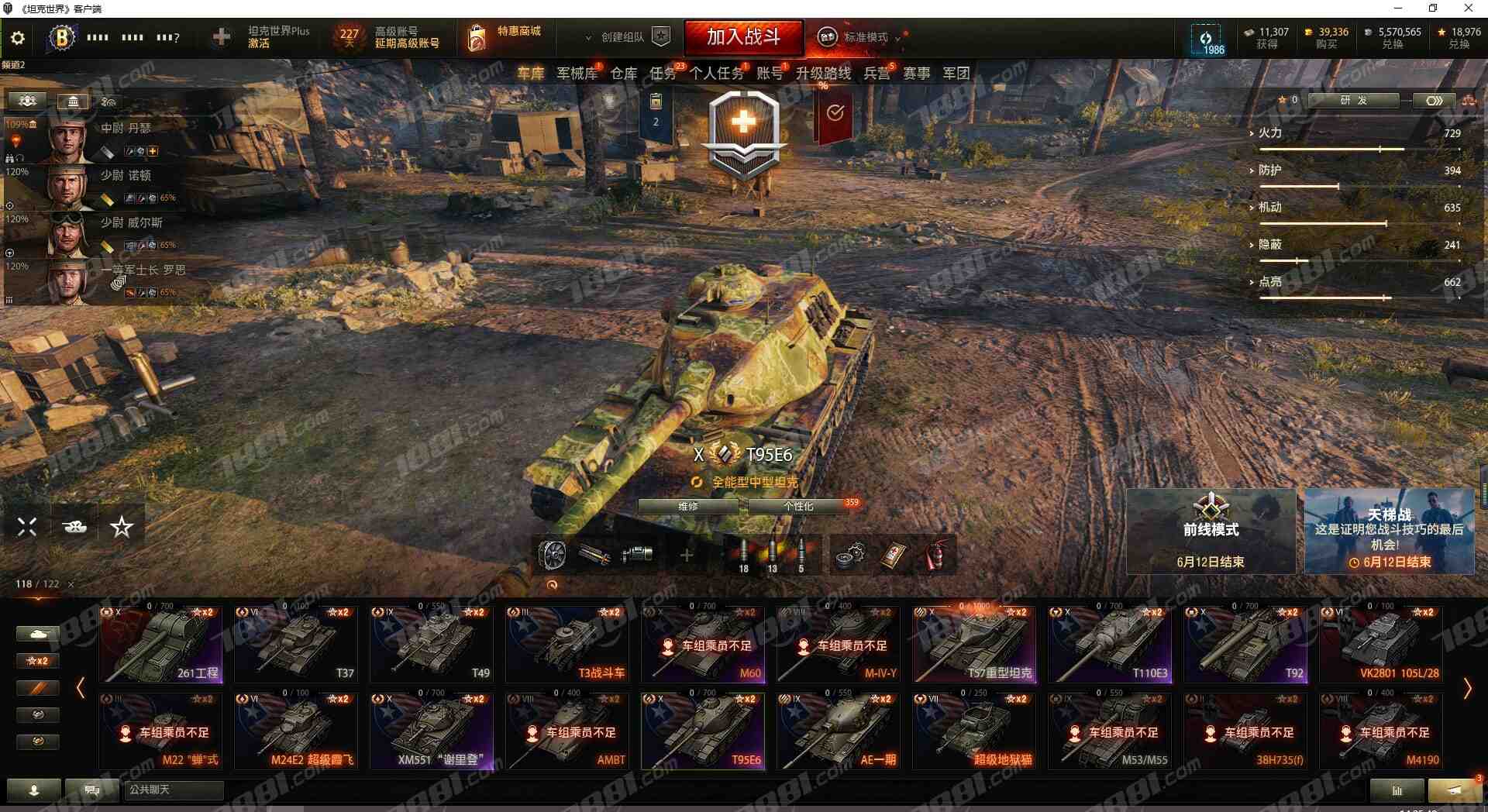Screen dimensions: 1488x812
Task: Open the 军团 clan tab
Action: (x=956, y=74)
